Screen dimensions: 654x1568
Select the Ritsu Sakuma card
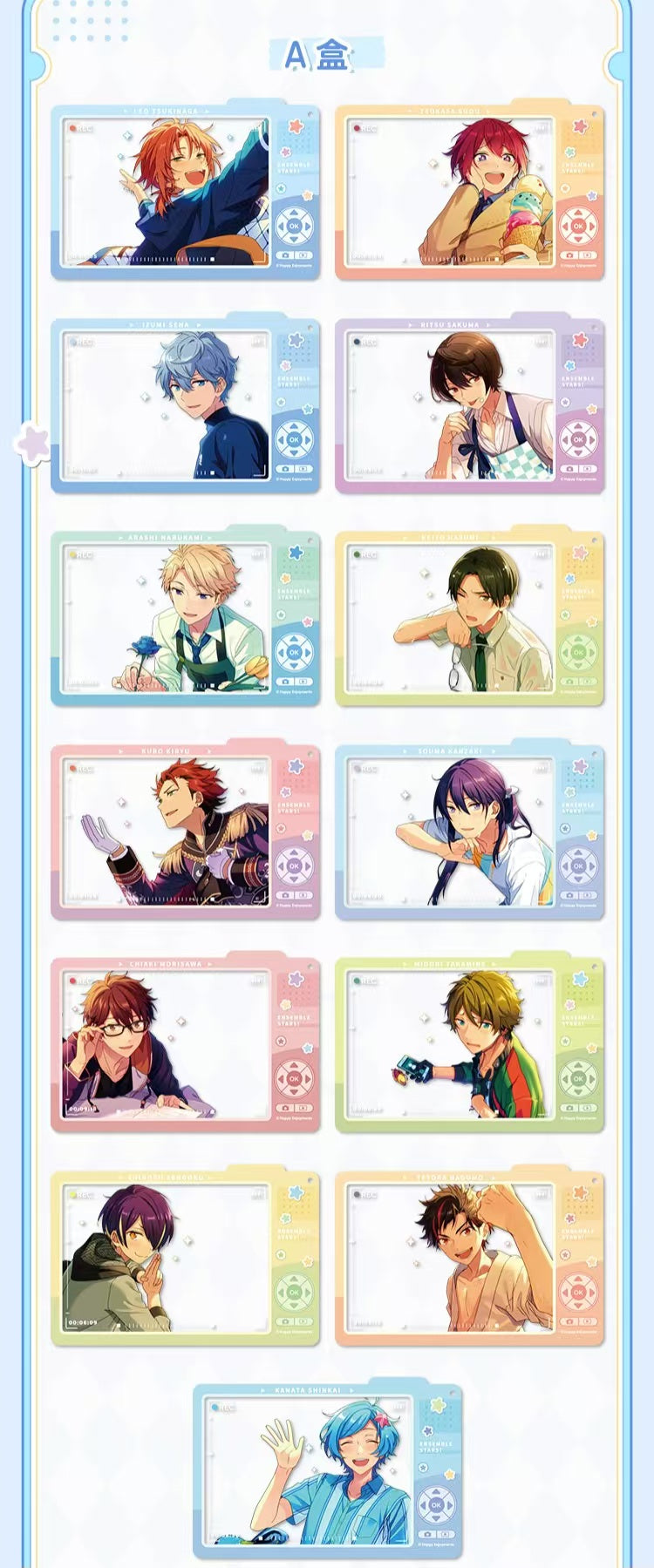(x=469, y=406)
